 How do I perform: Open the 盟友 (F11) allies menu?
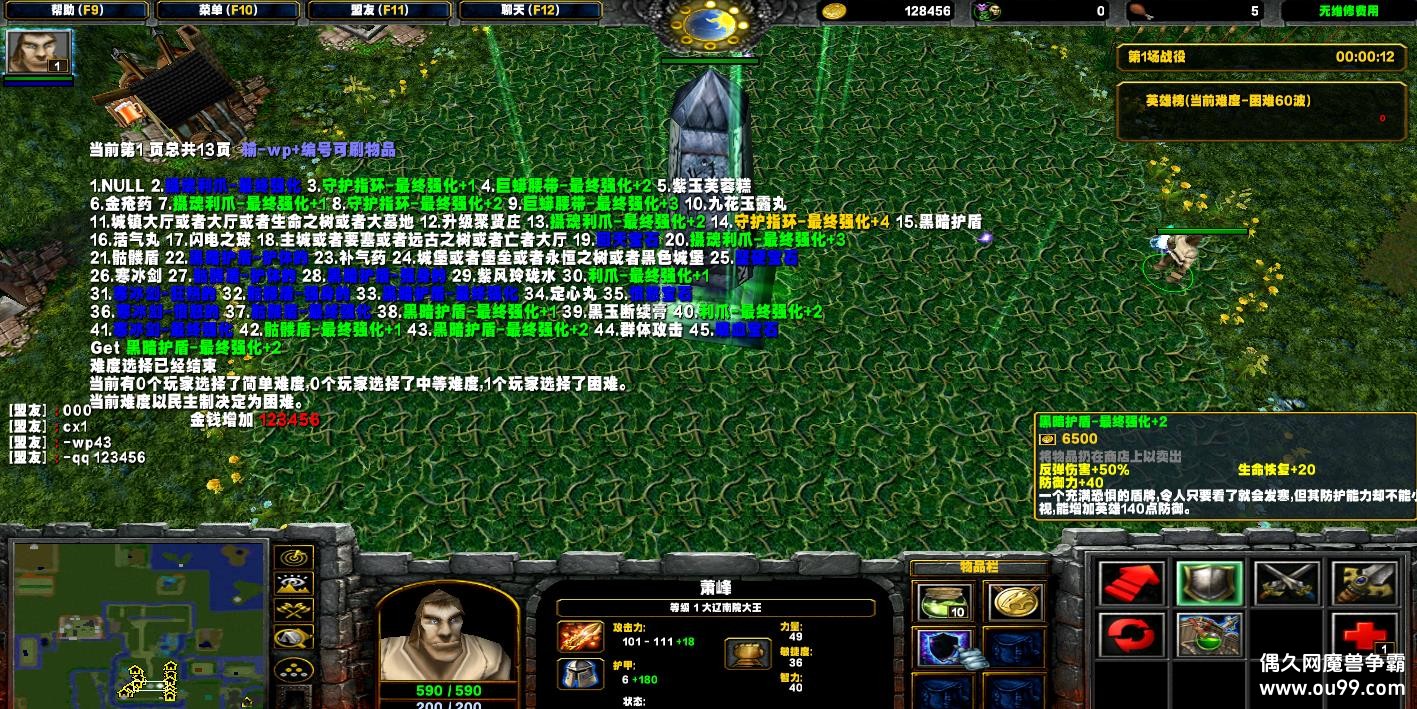click(x=378, y=11)
